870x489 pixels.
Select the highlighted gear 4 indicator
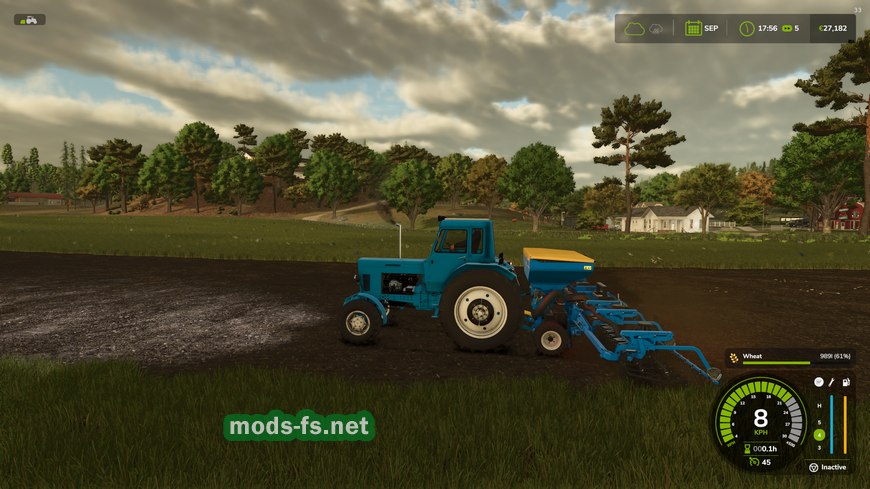(819, 434)
